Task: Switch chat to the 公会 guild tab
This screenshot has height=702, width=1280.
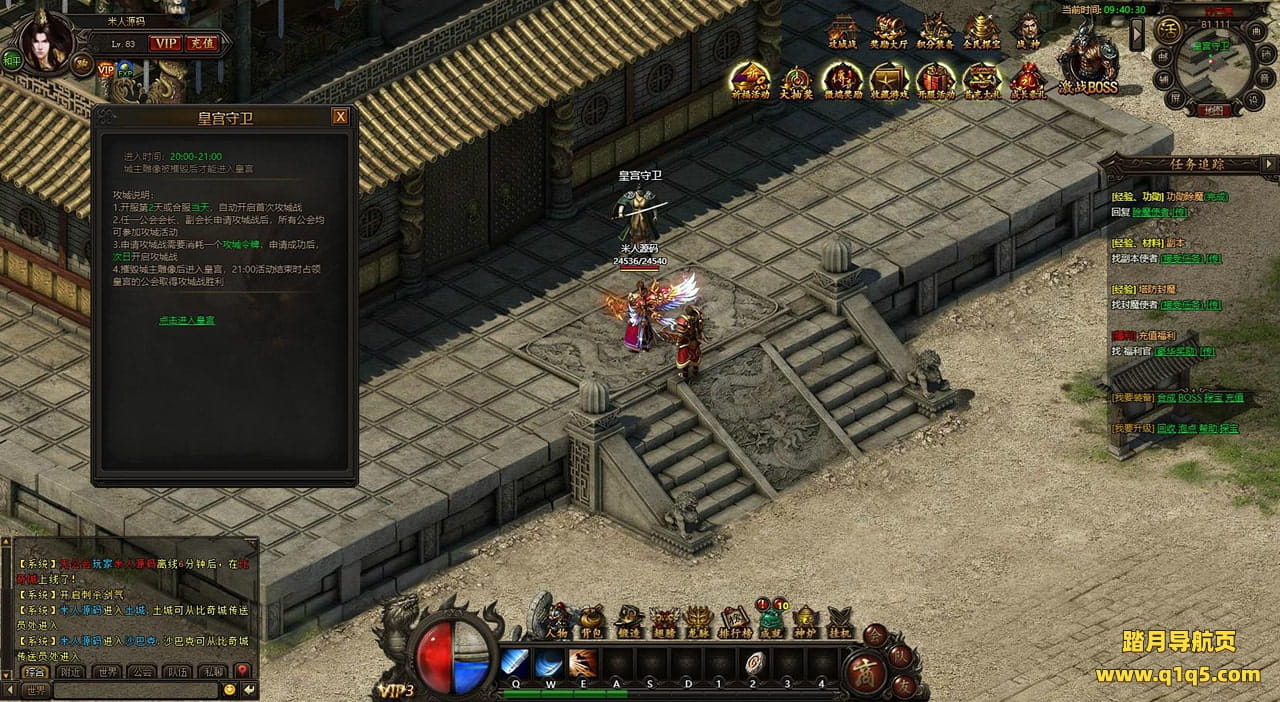Action: [x=143, y=671]
